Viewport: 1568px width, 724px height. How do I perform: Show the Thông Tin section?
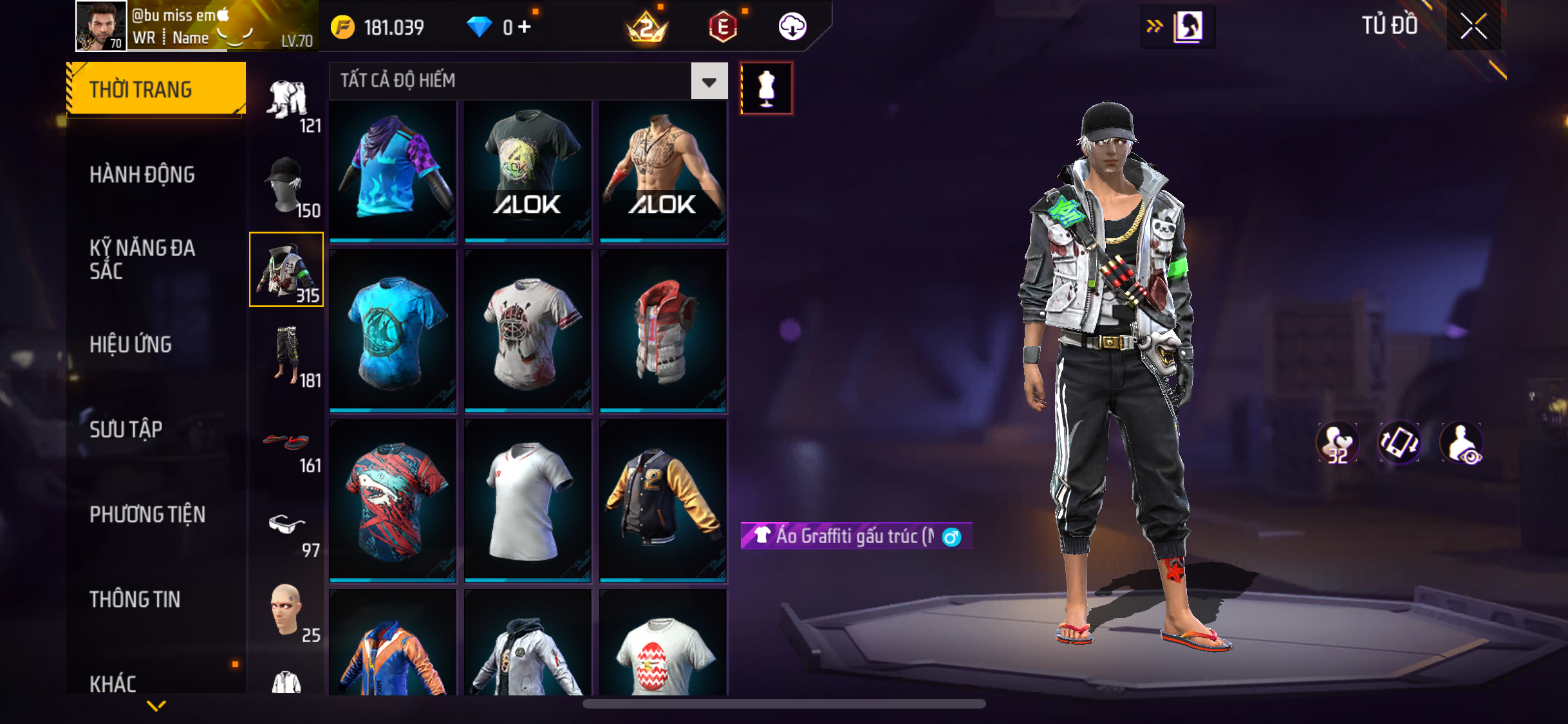(135, 599)
